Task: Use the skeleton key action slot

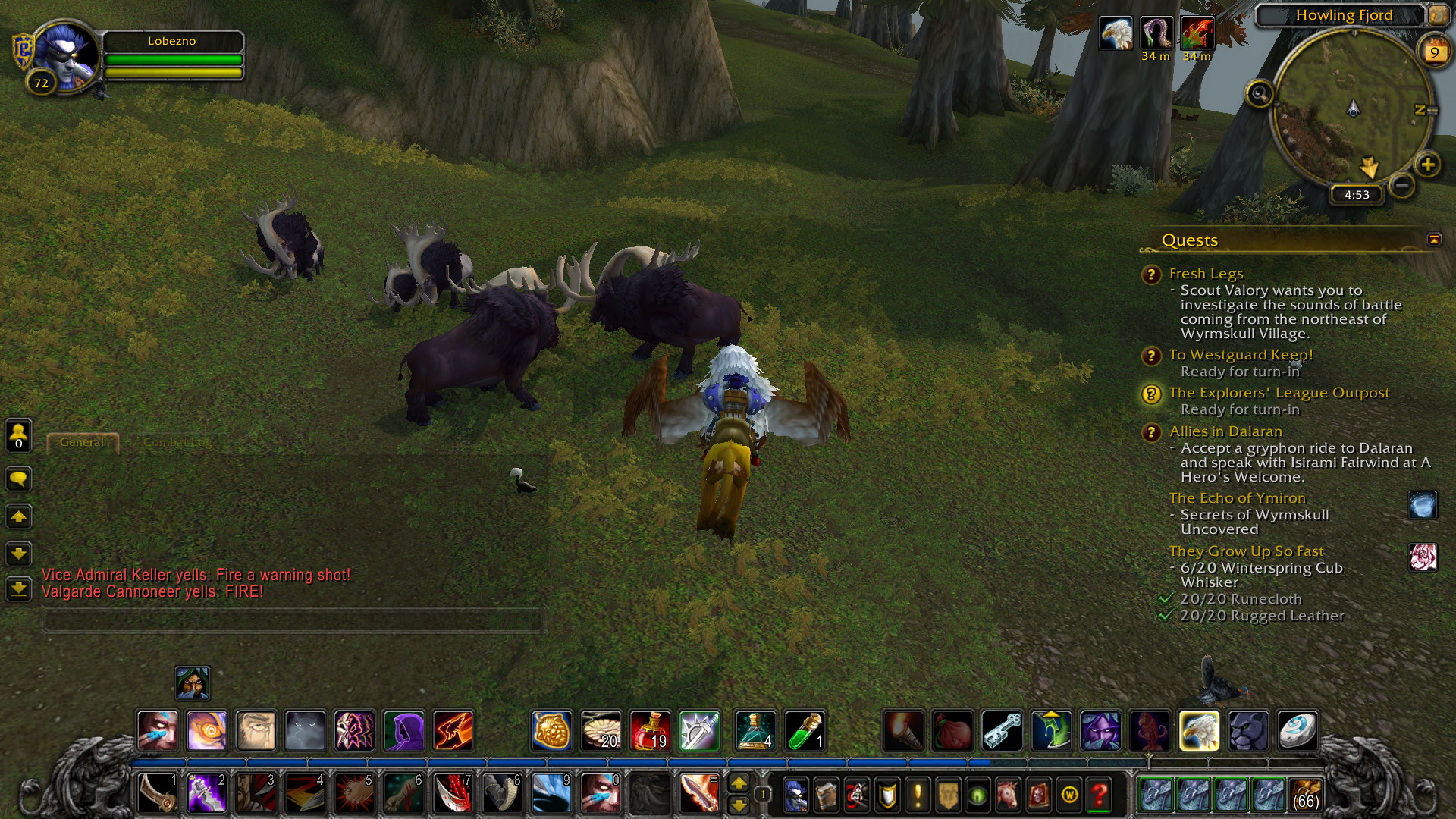Action: coord(1002,731)
